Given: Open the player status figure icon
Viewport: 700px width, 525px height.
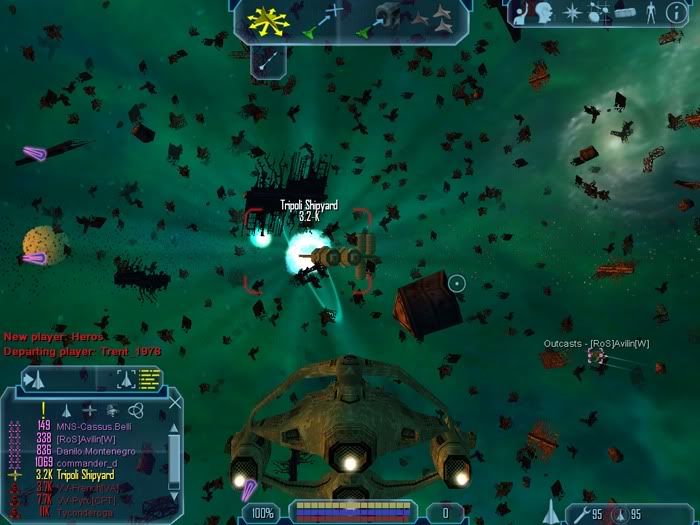Looking at the screenshot, I should (x=652, y=14).
